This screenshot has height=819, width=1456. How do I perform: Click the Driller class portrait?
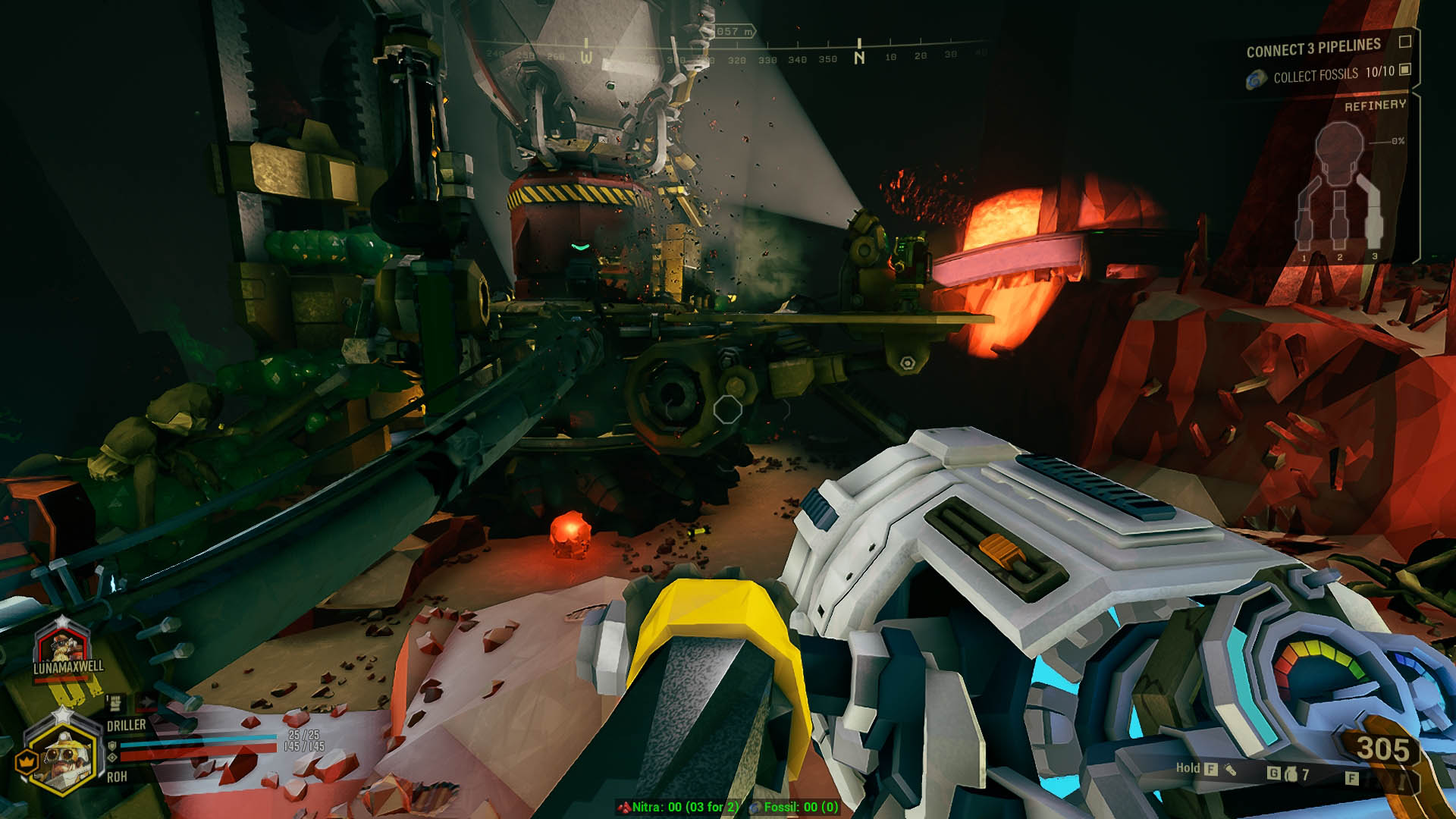point(62,756)
